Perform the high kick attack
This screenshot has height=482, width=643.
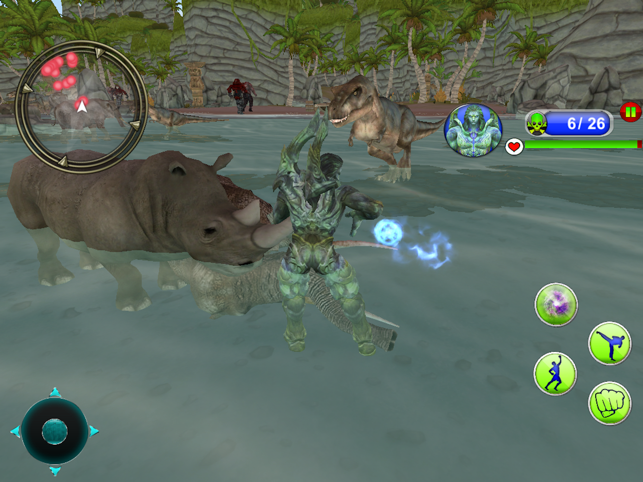609,344
